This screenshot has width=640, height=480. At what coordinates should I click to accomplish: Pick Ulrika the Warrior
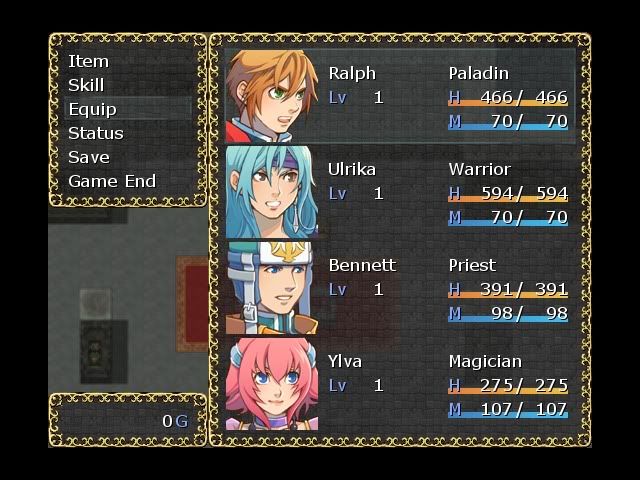point(400,193)
